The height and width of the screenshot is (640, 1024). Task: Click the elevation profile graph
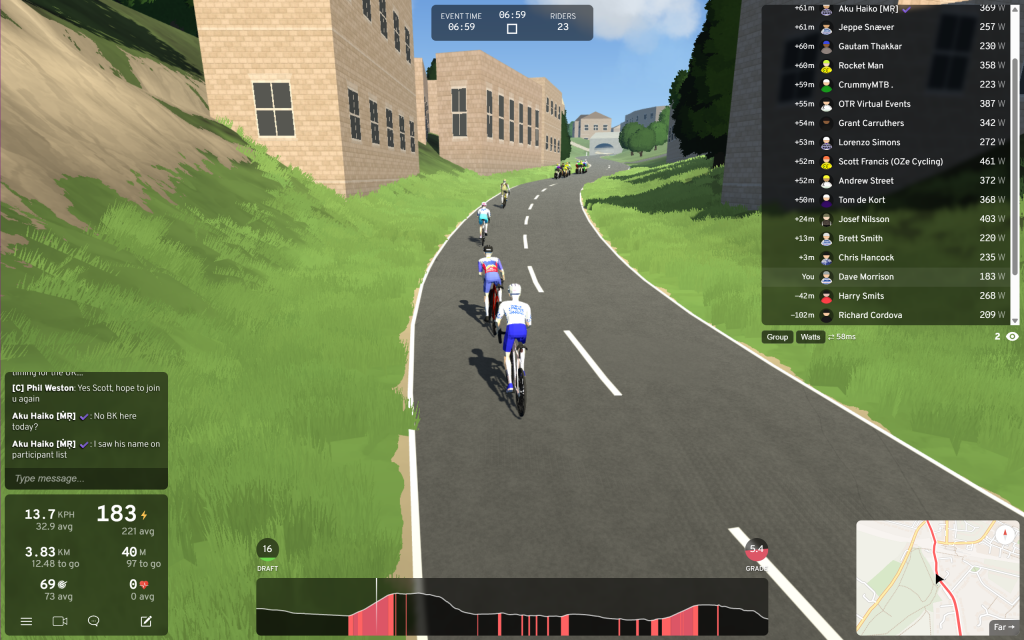pos(512,607)
